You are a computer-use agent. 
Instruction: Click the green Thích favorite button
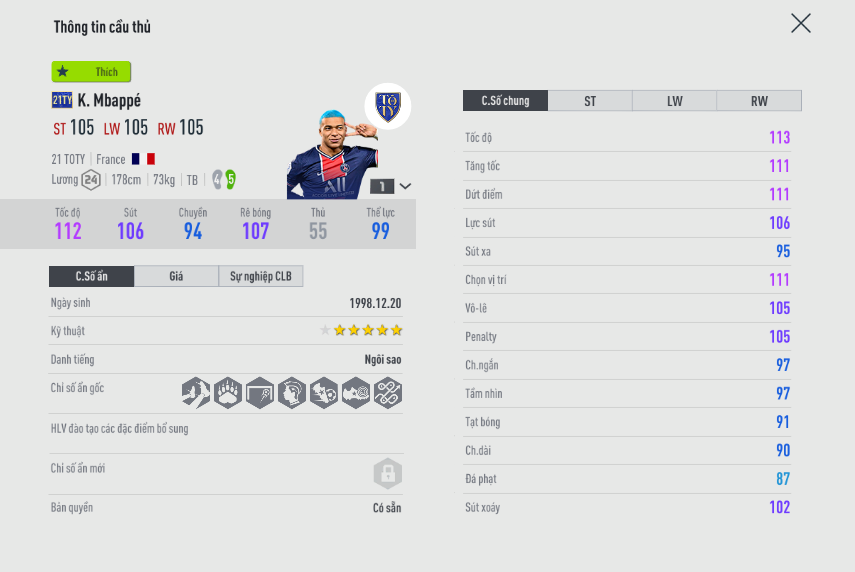coord(92,72)
